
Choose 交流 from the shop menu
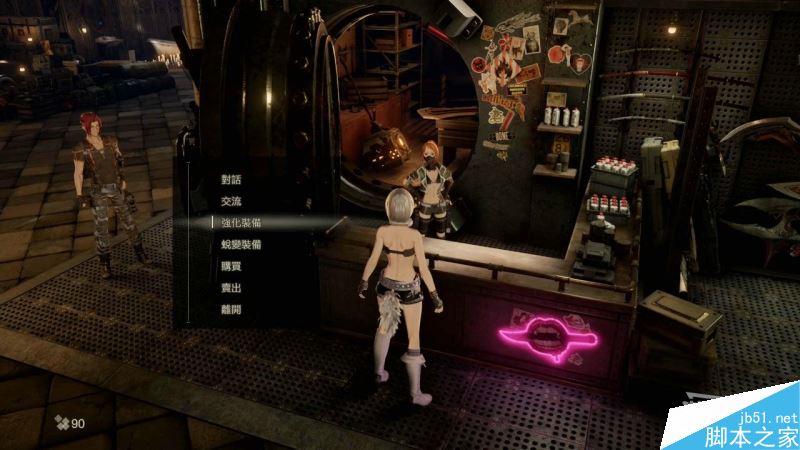tap(231, 201)
